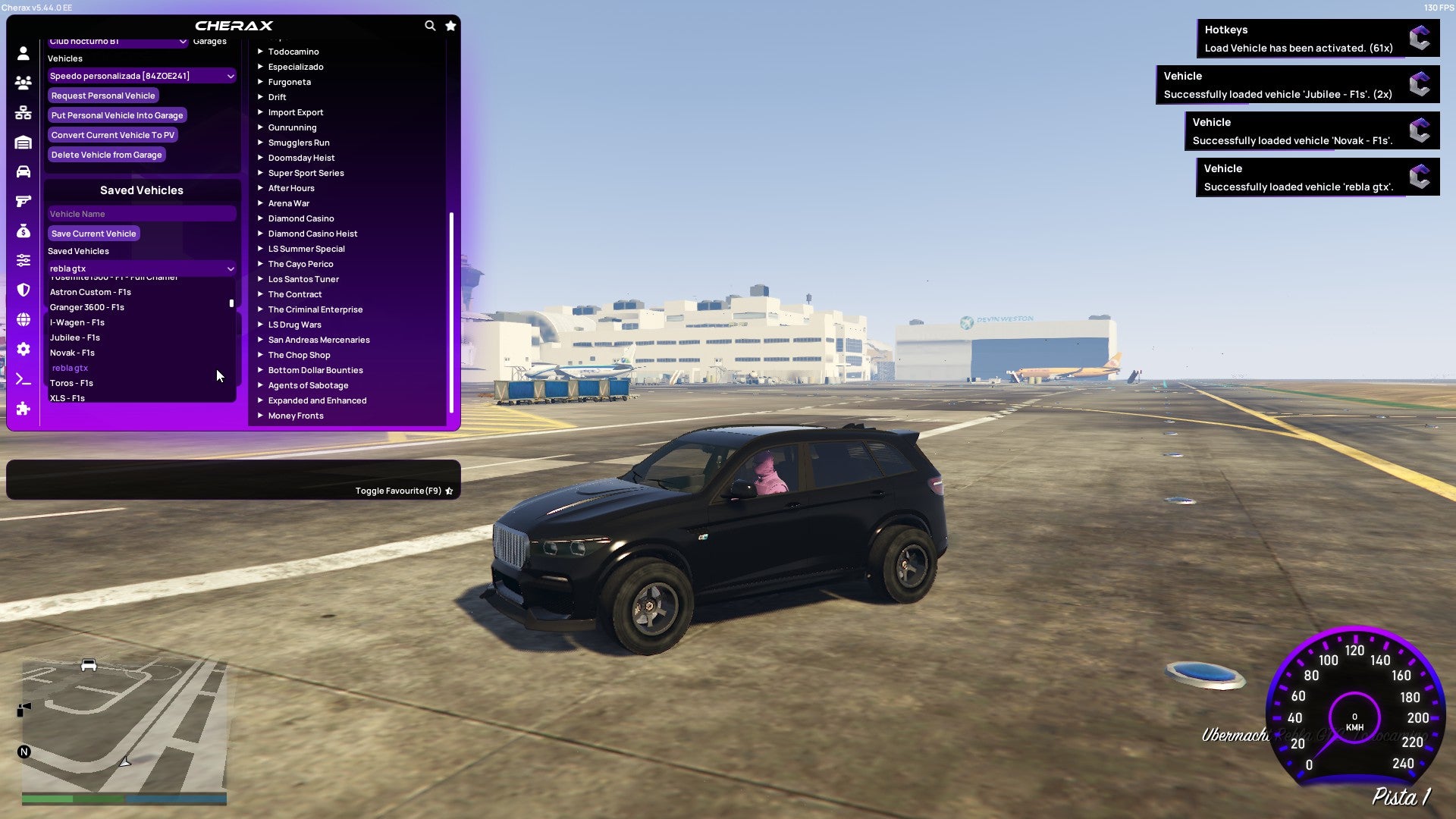
Task: Select 'Novak - F1s' in the list
Action: (72, 353)
